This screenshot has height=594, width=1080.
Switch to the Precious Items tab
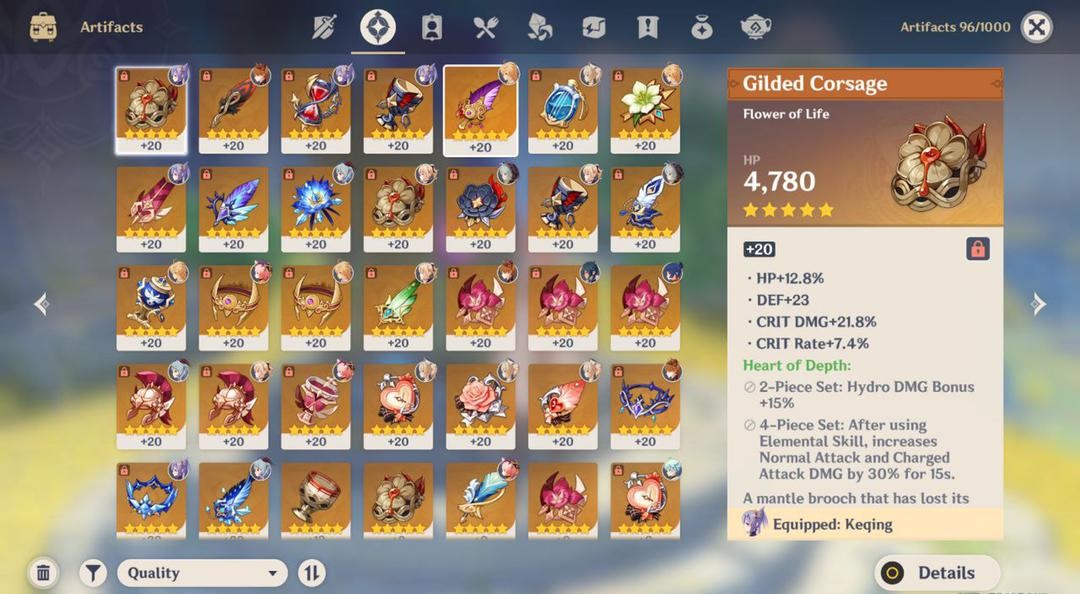coord(702,27)
